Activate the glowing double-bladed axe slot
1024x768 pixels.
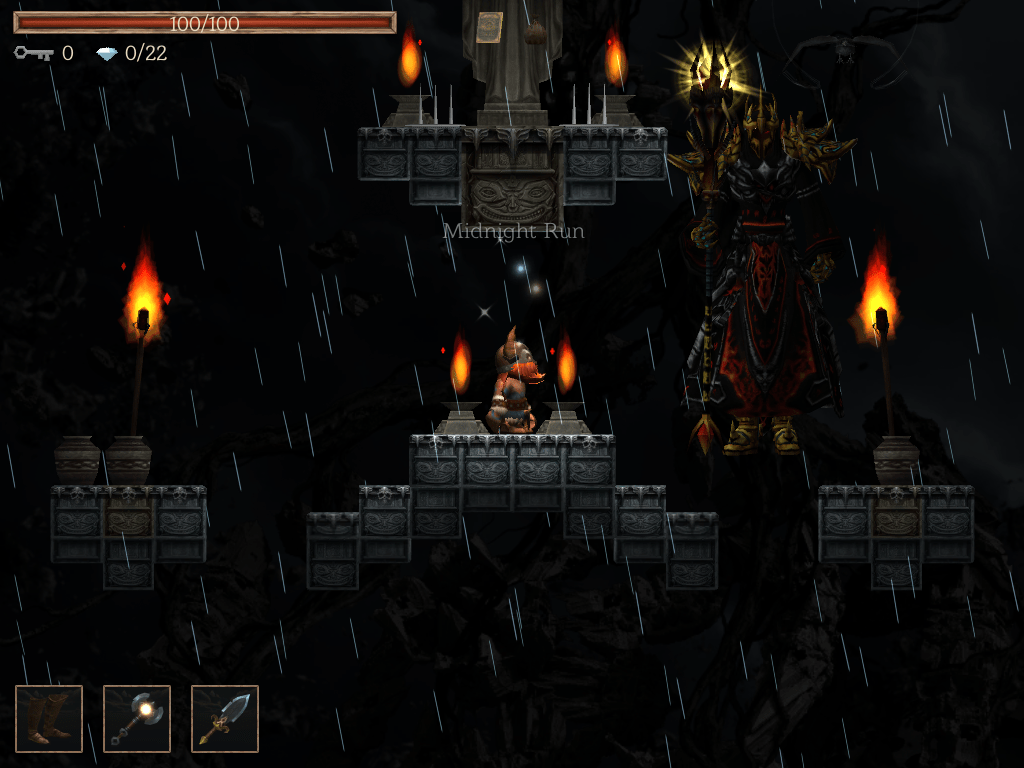[137, 718]
